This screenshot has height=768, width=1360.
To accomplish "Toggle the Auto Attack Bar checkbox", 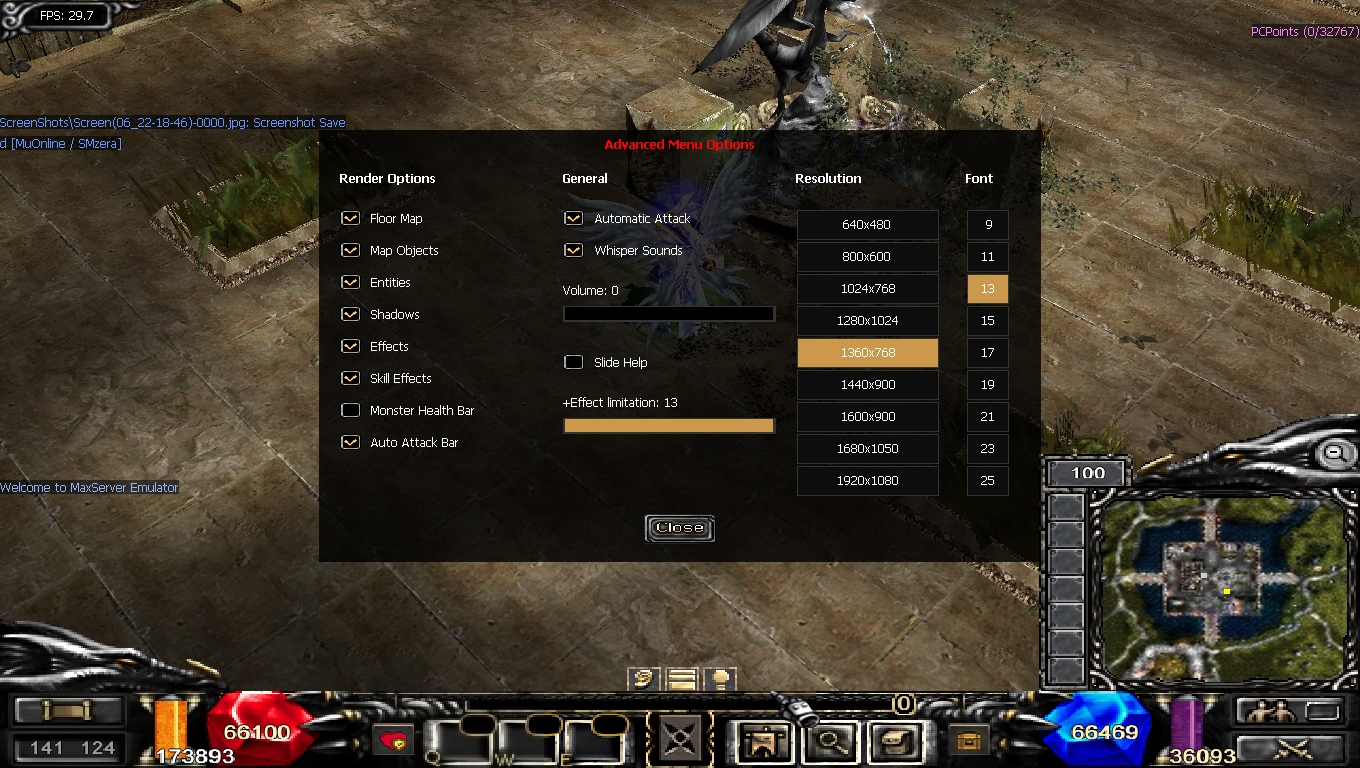I will point(350,442).
